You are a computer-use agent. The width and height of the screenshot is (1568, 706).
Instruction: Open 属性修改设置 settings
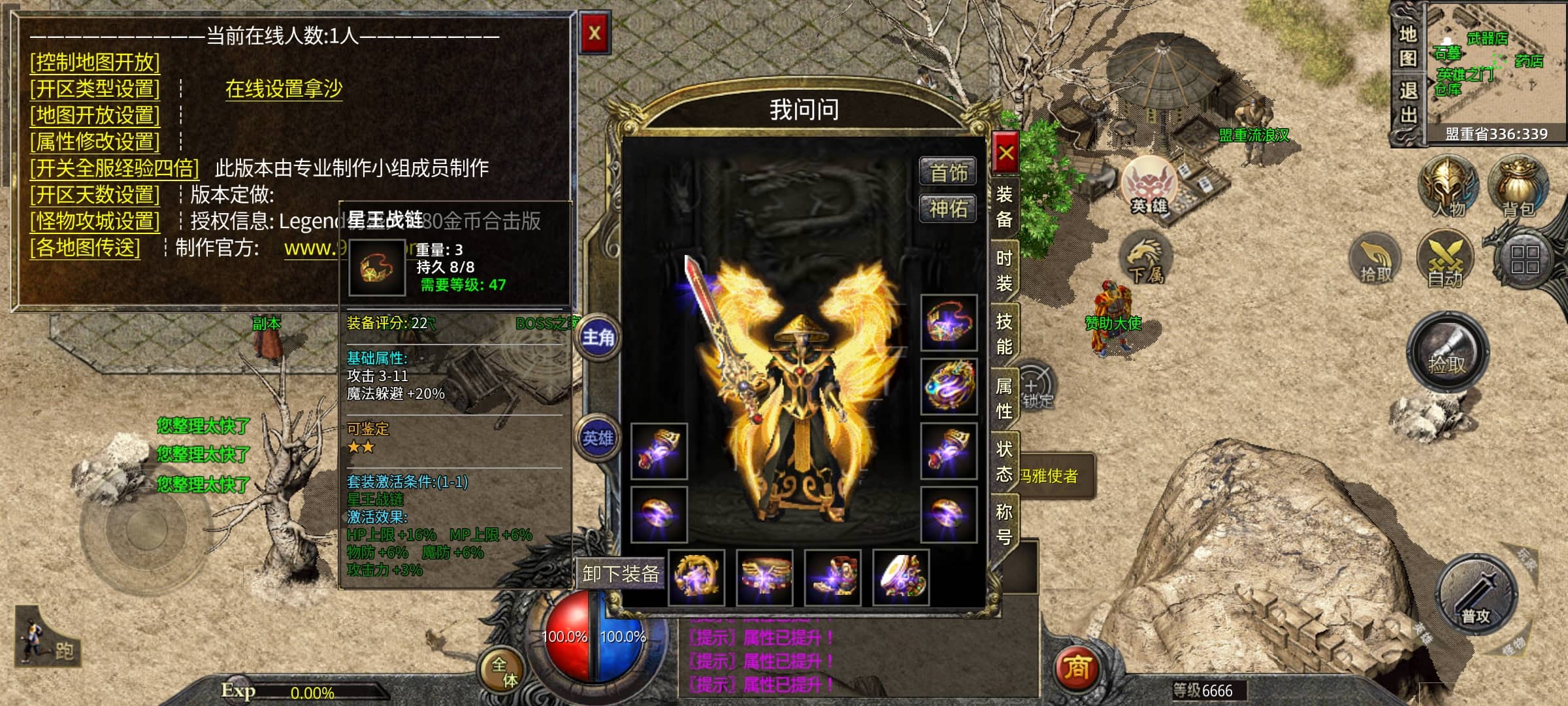pyautogui.click(x=95, y=141)
